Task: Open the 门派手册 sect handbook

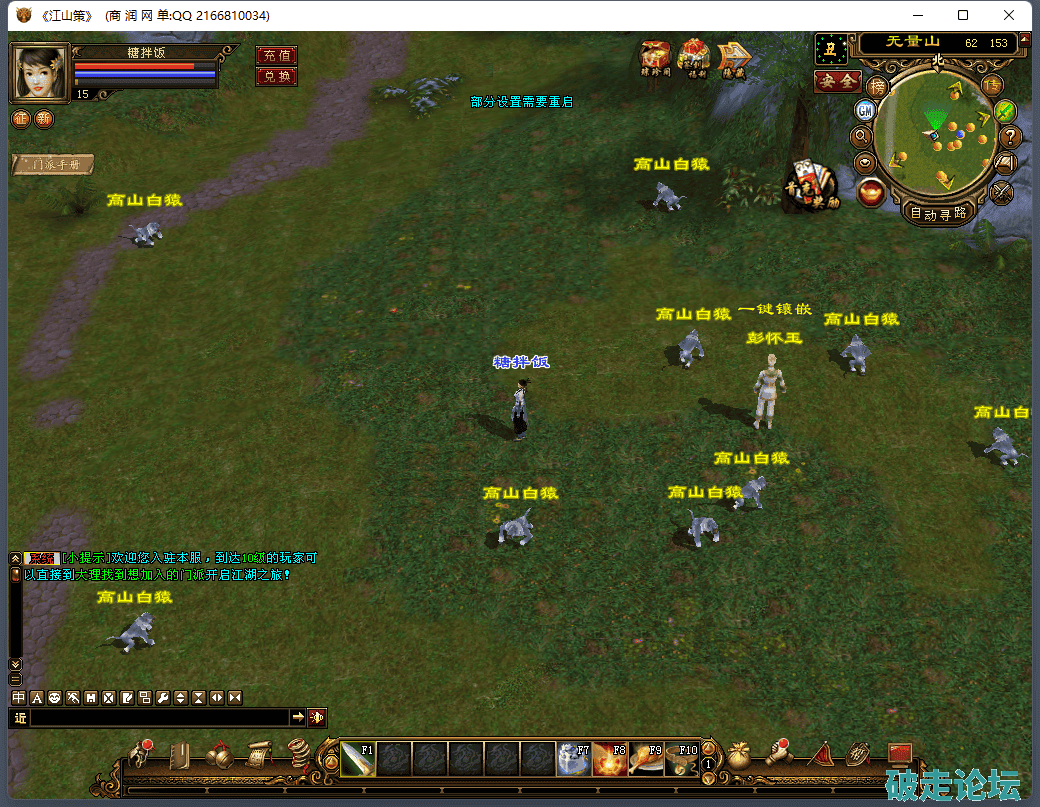Action: pos(53,165)
